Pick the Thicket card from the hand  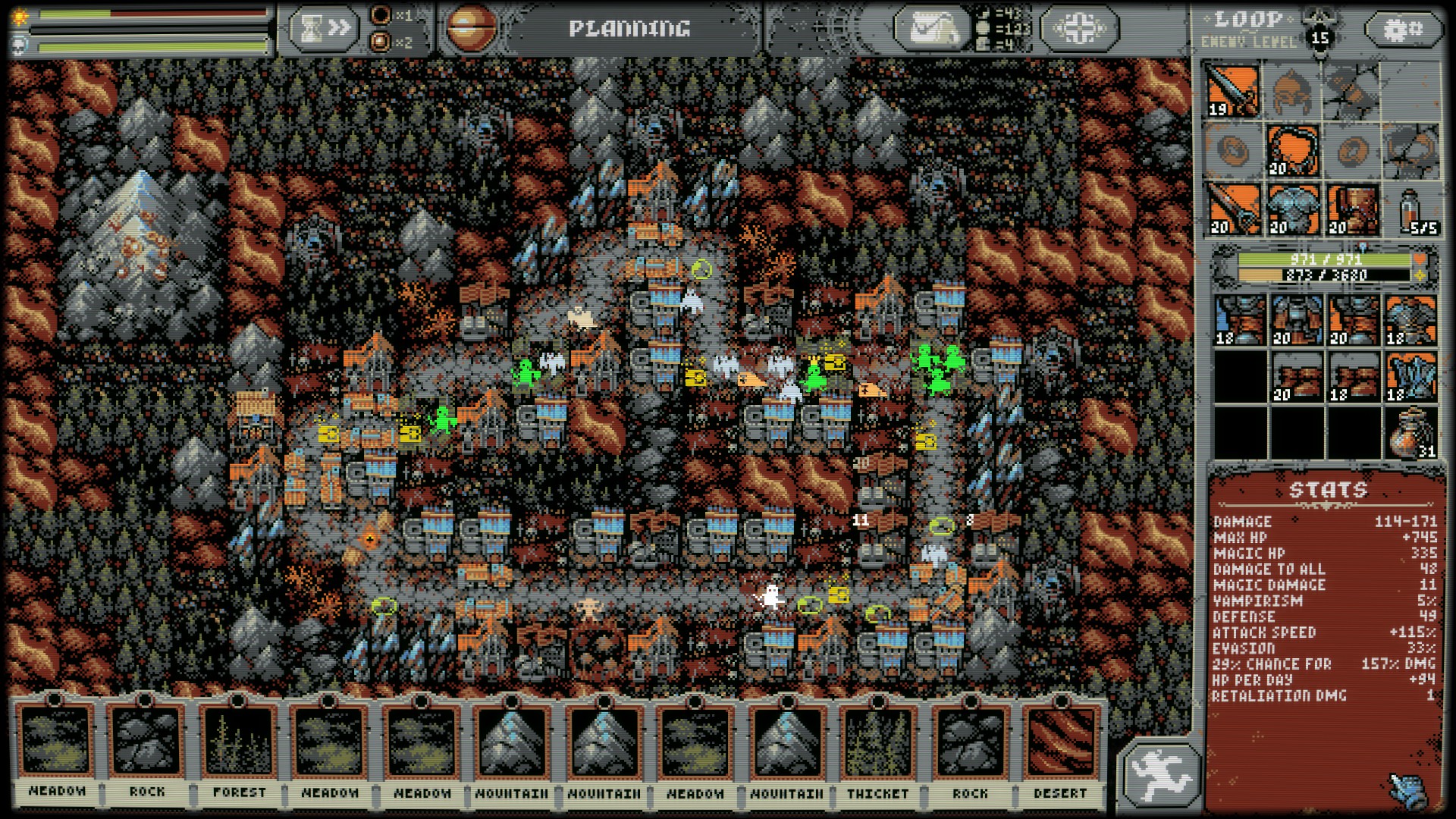point(877,748)
